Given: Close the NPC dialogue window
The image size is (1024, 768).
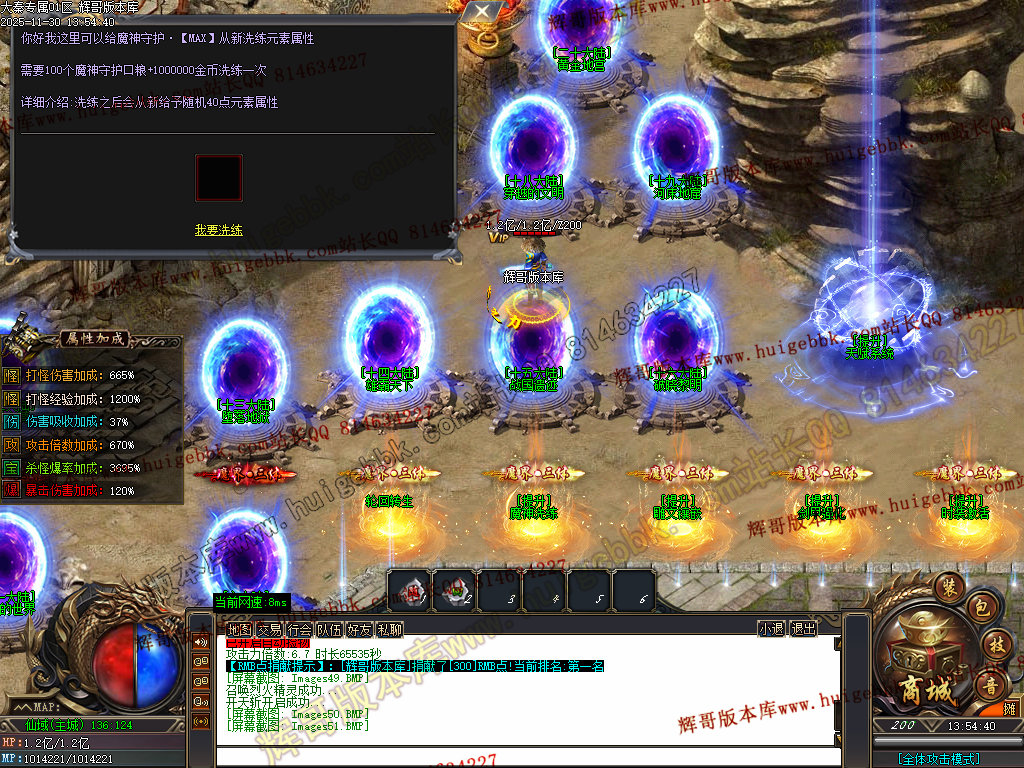Looking at the screenshot, I should [x=483, y=12].
